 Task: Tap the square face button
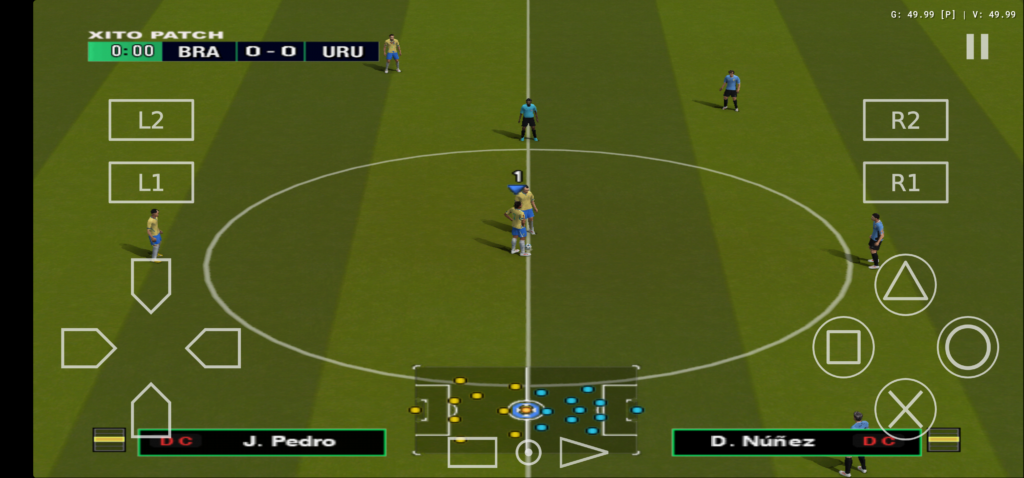coord(843,347)
